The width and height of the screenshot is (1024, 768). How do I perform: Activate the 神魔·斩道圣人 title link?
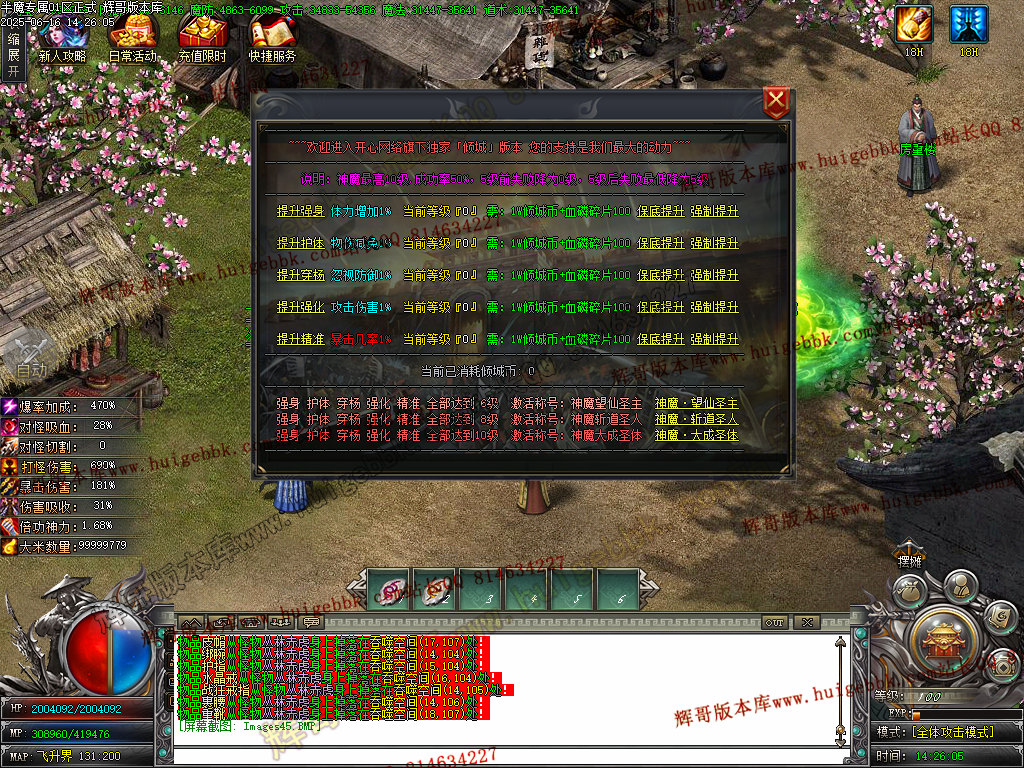click(x=696, y=419)
